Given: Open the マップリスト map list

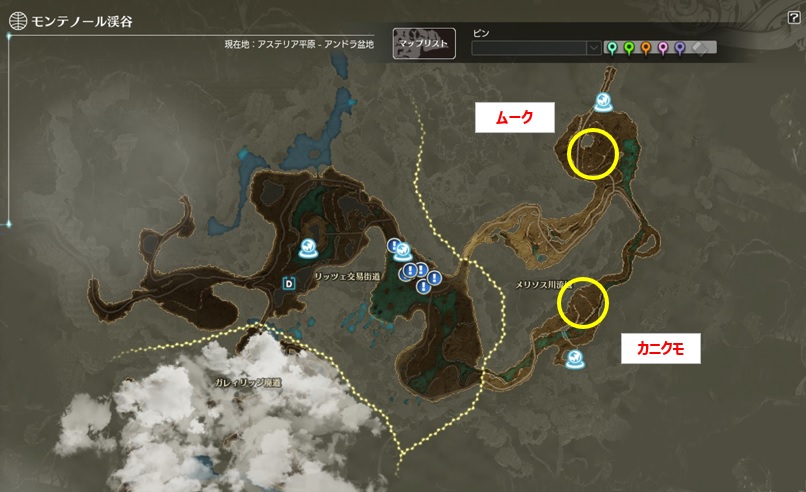Looking at the screenshot, I should 424,44.
